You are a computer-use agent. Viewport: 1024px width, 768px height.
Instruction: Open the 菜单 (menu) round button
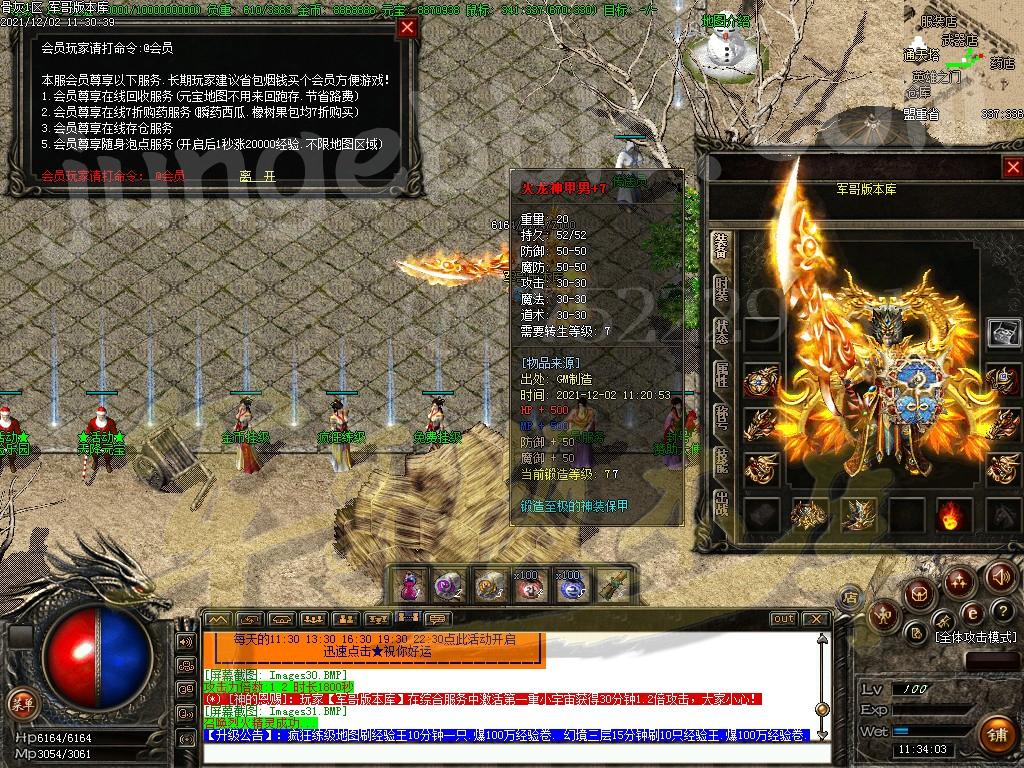[x=22, y=703]
